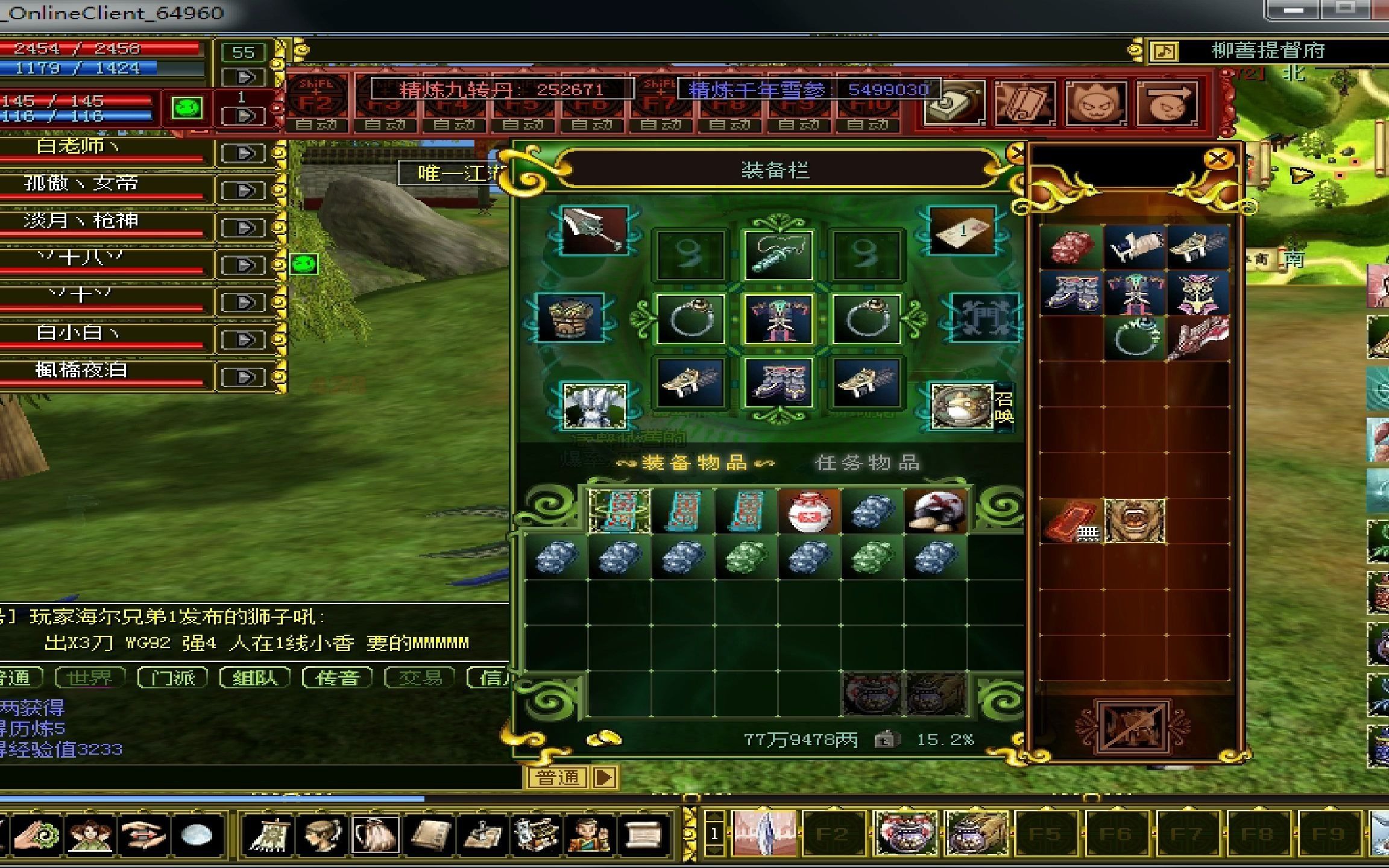Select the equipped robe armor slot
This screenshot has height=868, width=1389.
click(x=778, y=318)
